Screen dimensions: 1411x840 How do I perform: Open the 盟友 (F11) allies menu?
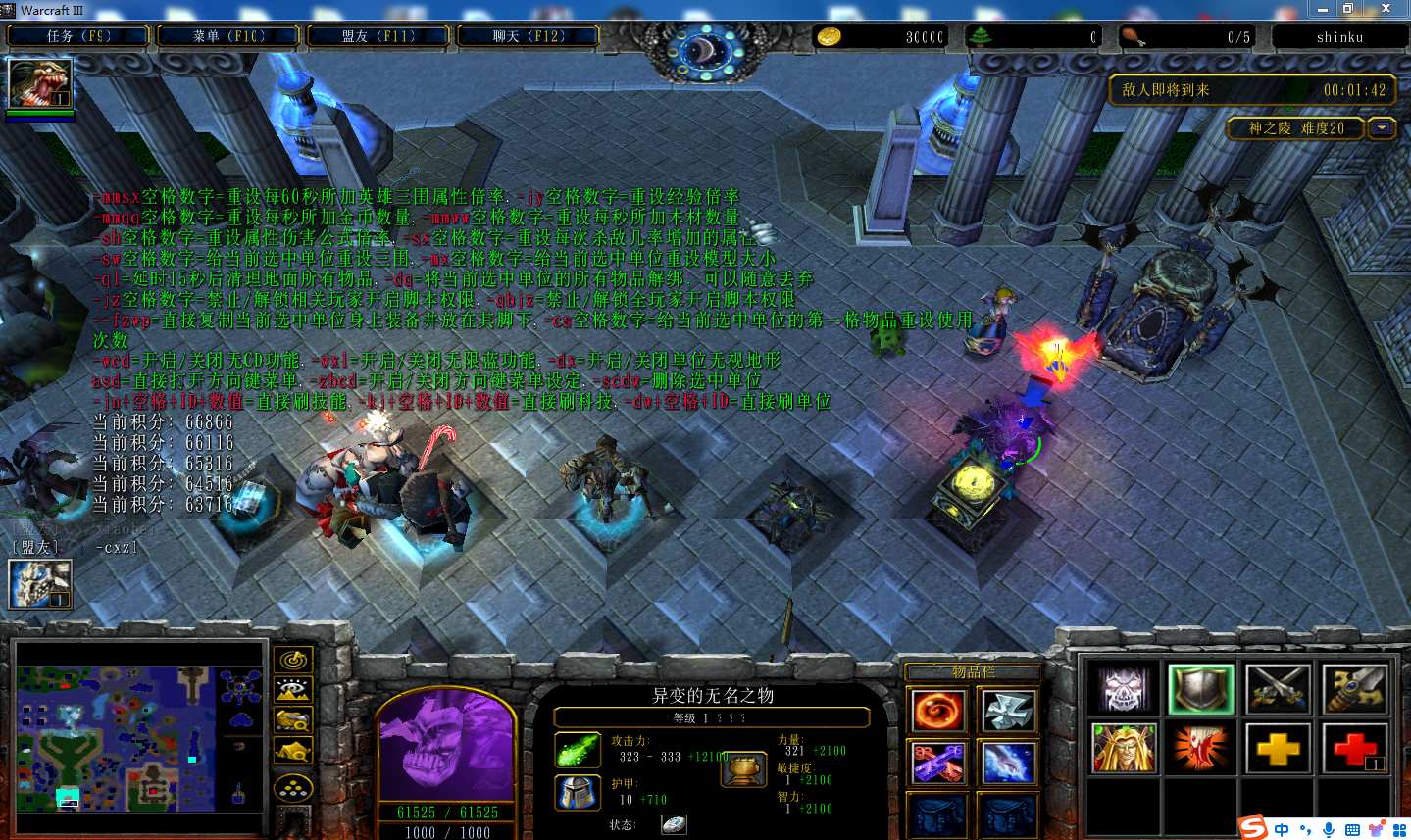click(x=378, y=36)
